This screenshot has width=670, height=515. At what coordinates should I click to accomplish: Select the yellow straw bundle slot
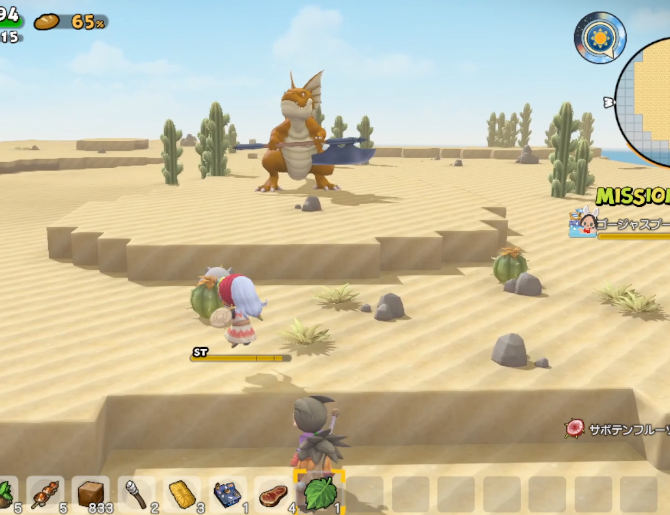pyautogui.click(x=183, y=493)
